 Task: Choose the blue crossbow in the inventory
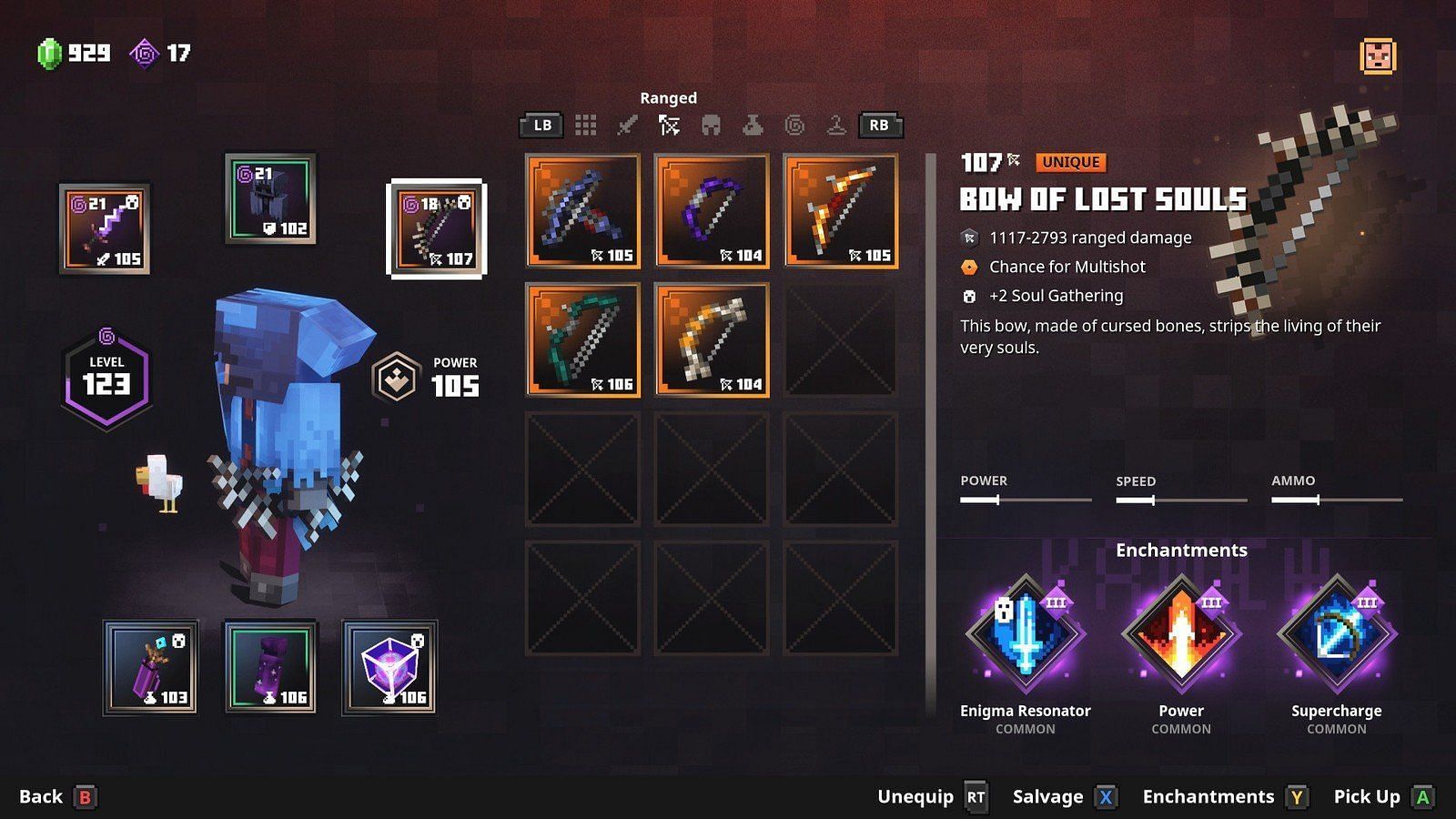[582, 211]
